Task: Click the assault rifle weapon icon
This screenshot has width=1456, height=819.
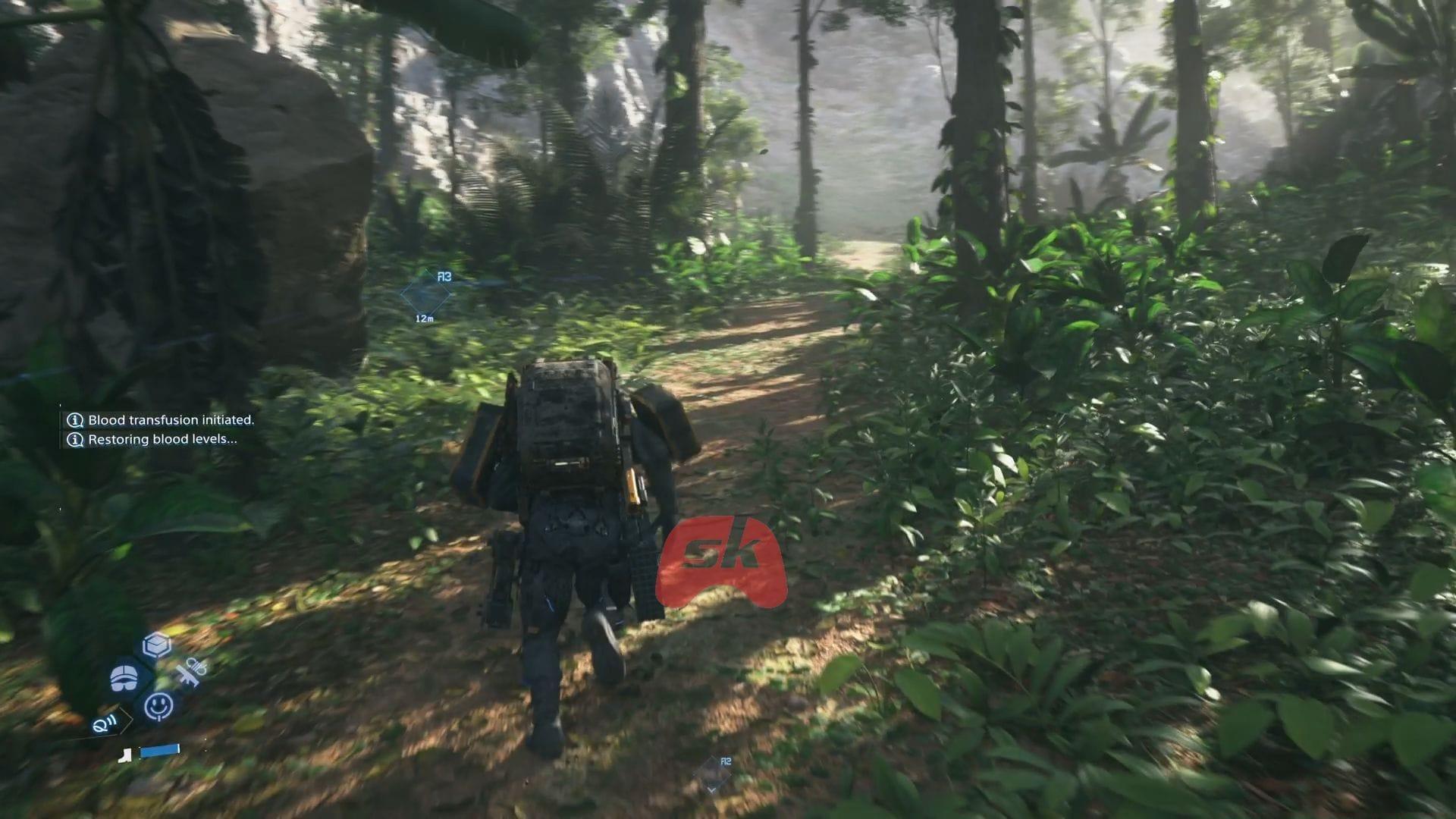Action: 188,676
